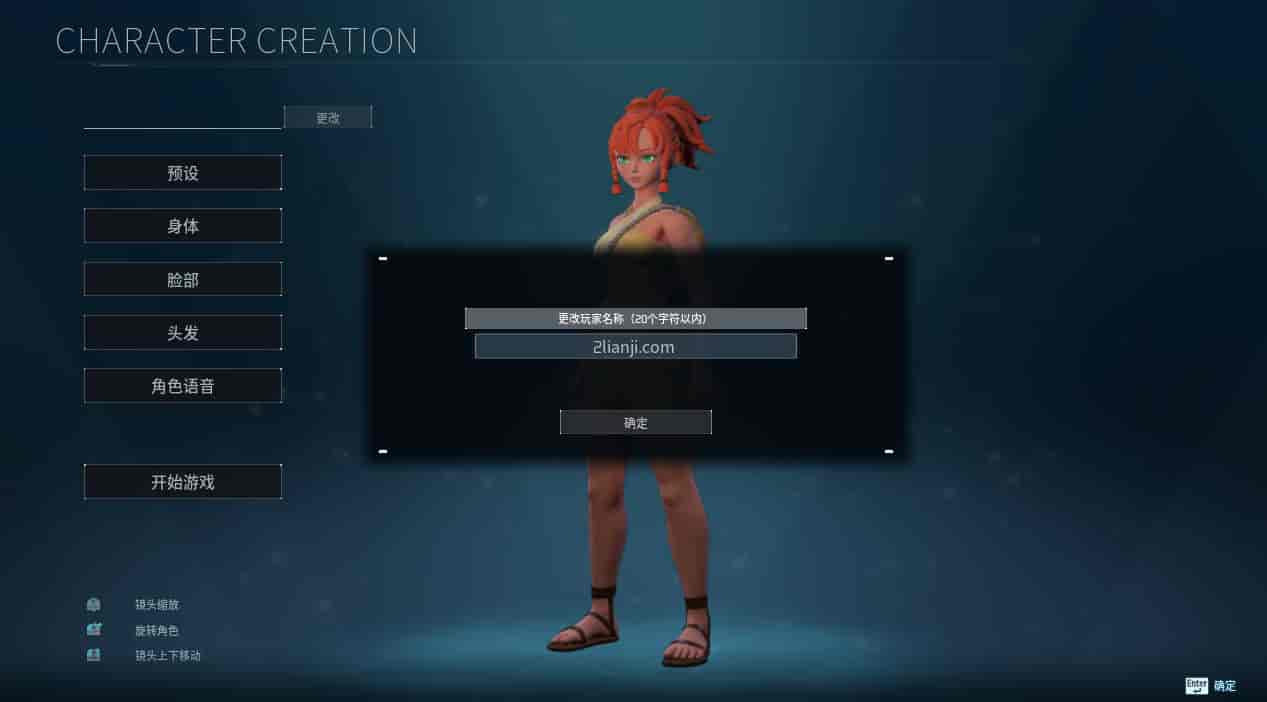Open the 脸部 face customization
The image size is (1267, 702).
click(183, 280)
